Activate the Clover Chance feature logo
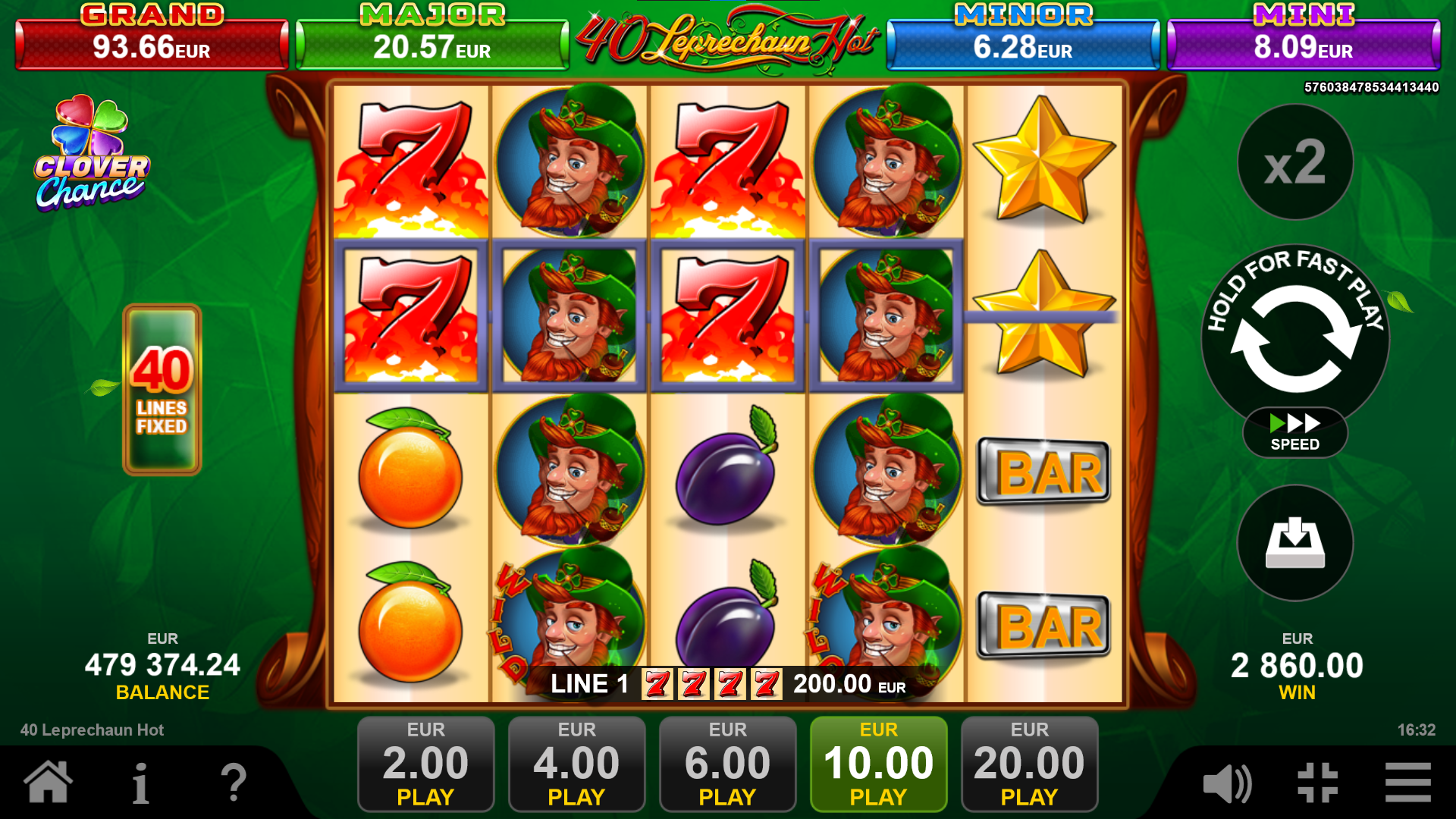This screenshot has width=1456, height=819. [x=93, y=152]
